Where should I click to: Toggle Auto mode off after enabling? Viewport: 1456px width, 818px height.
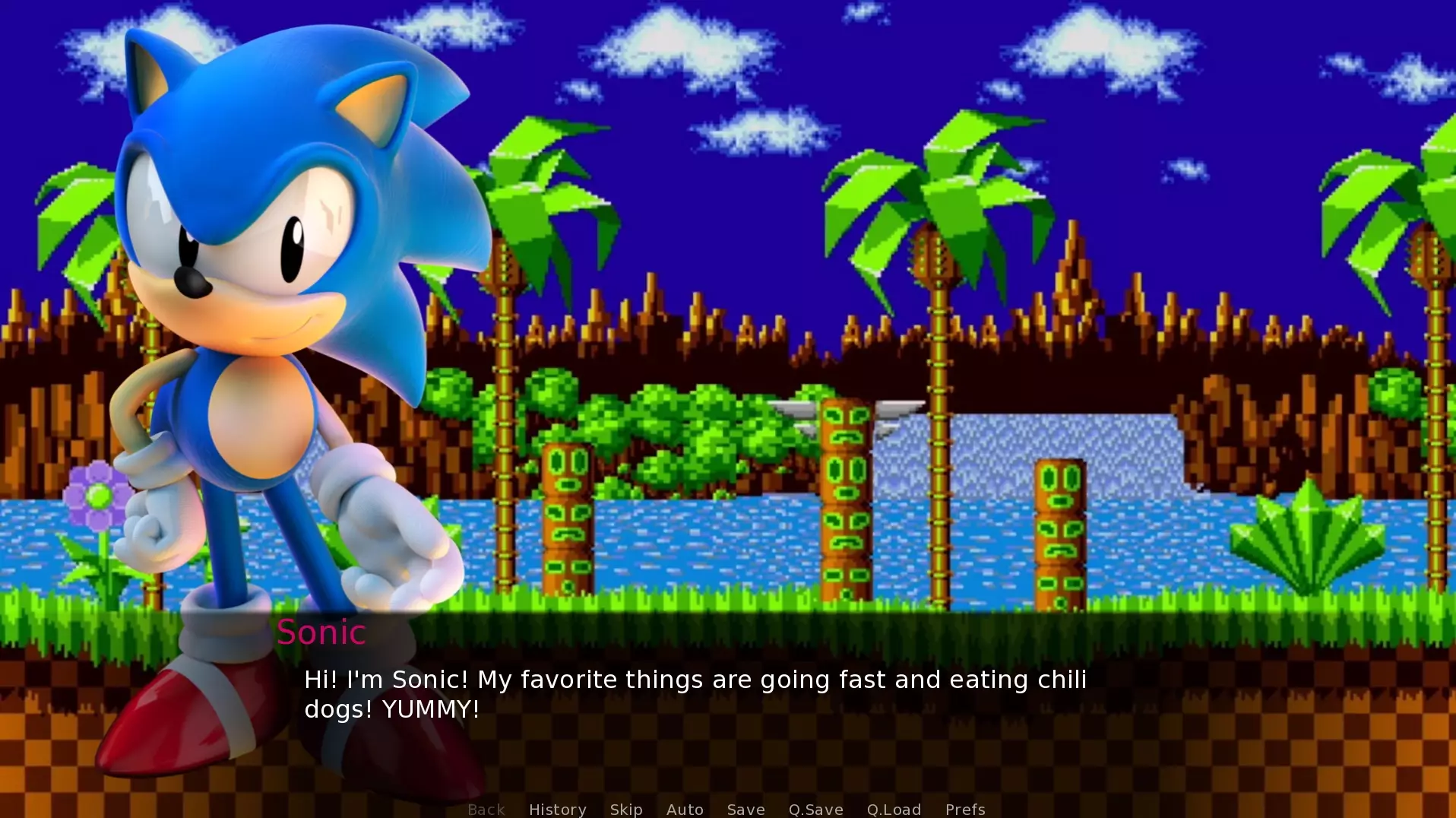click(684, 809)
